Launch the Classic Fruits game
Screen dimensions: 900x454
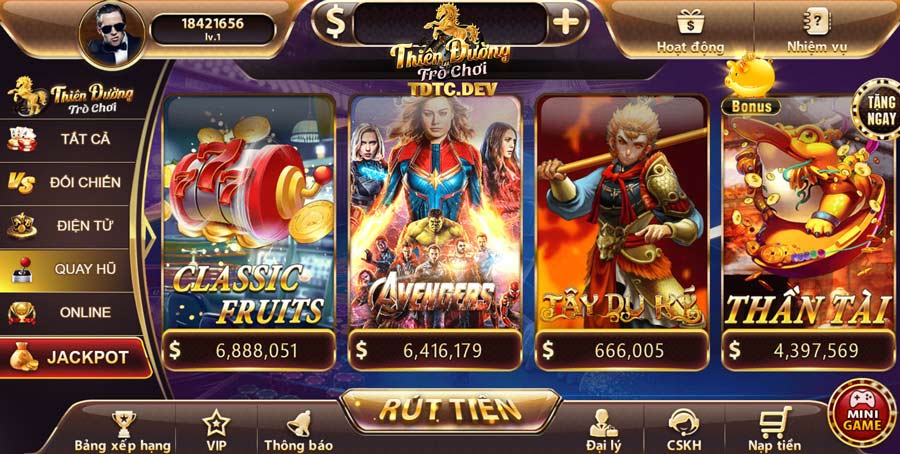(x=249, y=225)
